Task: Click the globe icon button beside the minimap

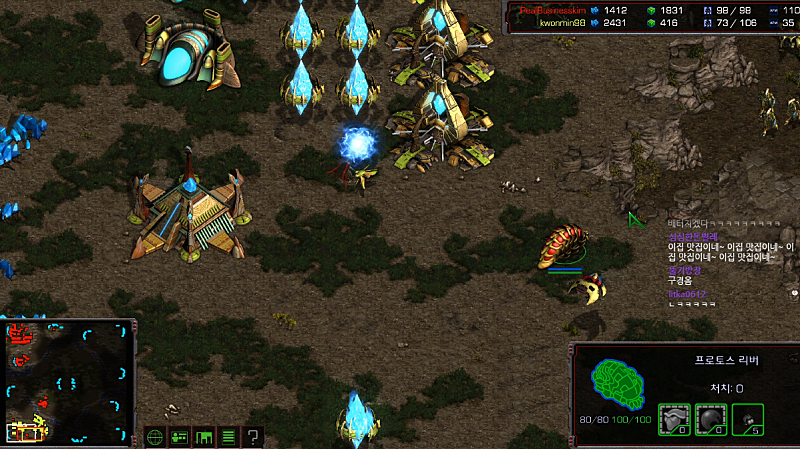Action: (155, 437)
